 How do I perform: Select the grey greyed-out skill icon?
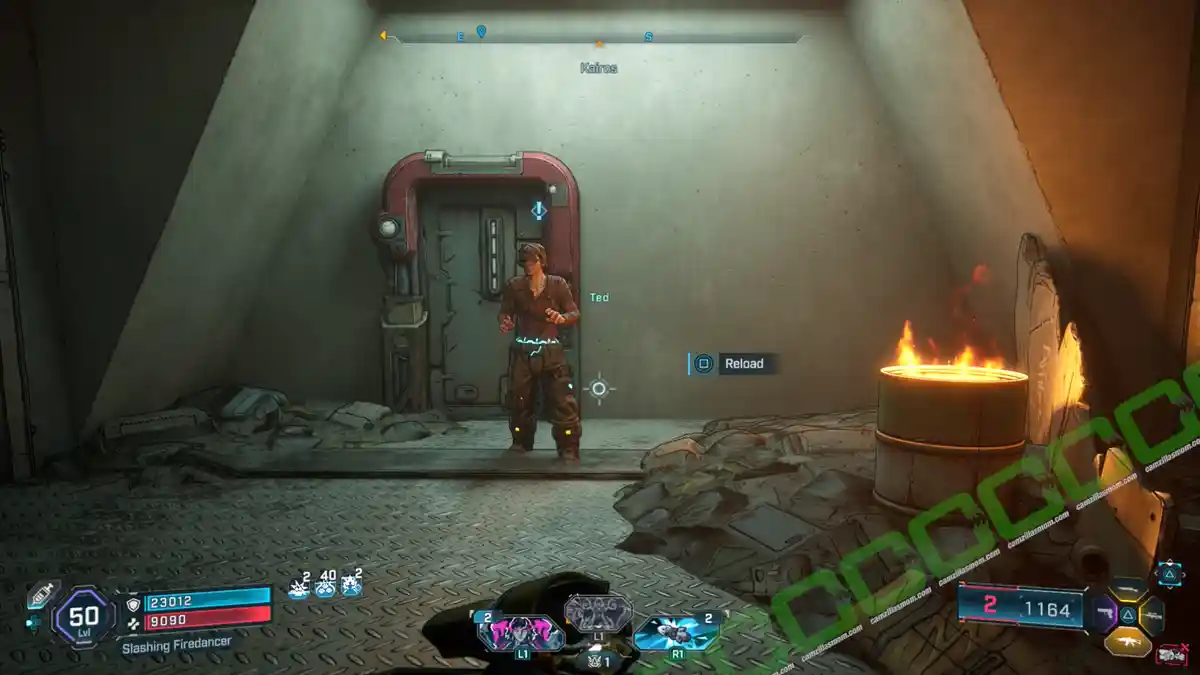click(x=598, y=612)
